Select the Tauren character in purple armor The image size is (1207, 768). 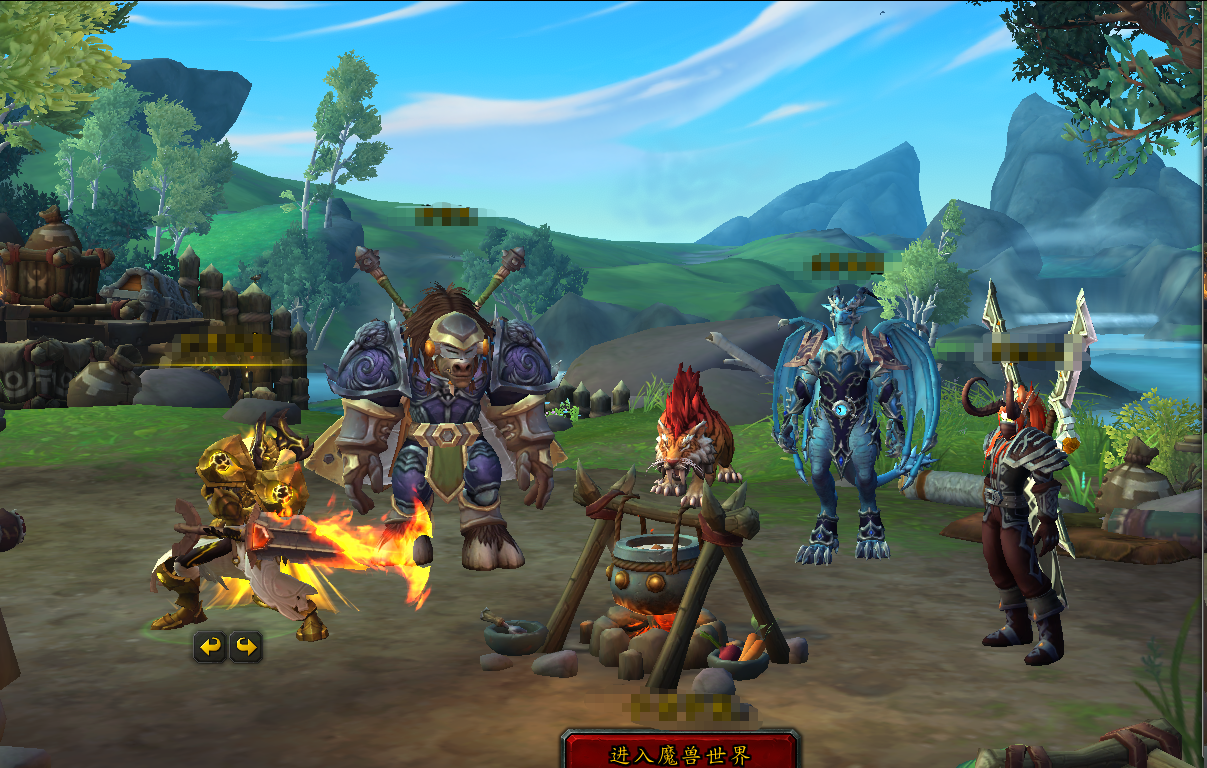pyautogui.click(x=445, y=420)
